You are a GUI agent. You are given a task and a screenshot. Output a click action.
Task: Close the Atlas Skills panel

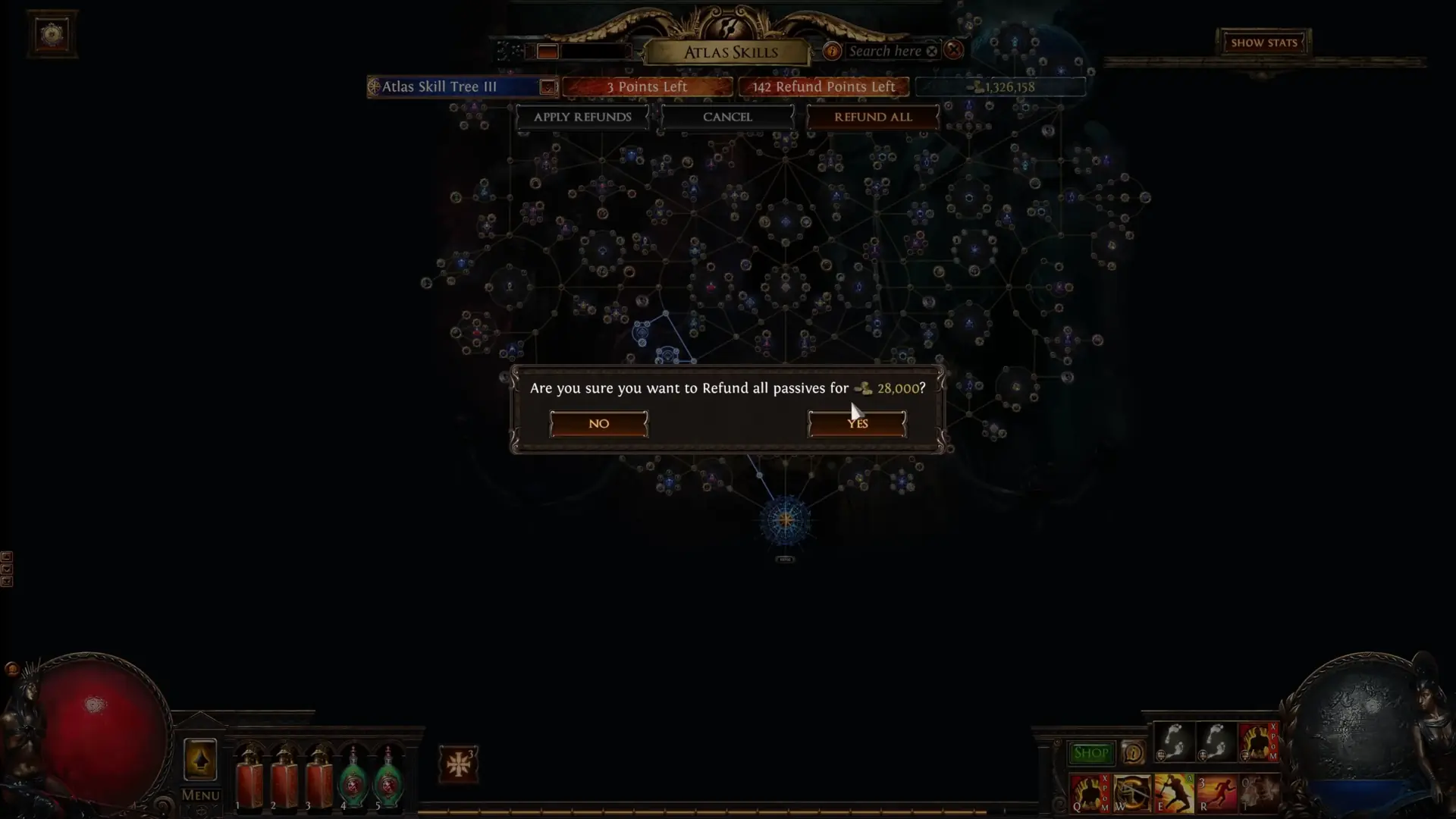point(954,50)
